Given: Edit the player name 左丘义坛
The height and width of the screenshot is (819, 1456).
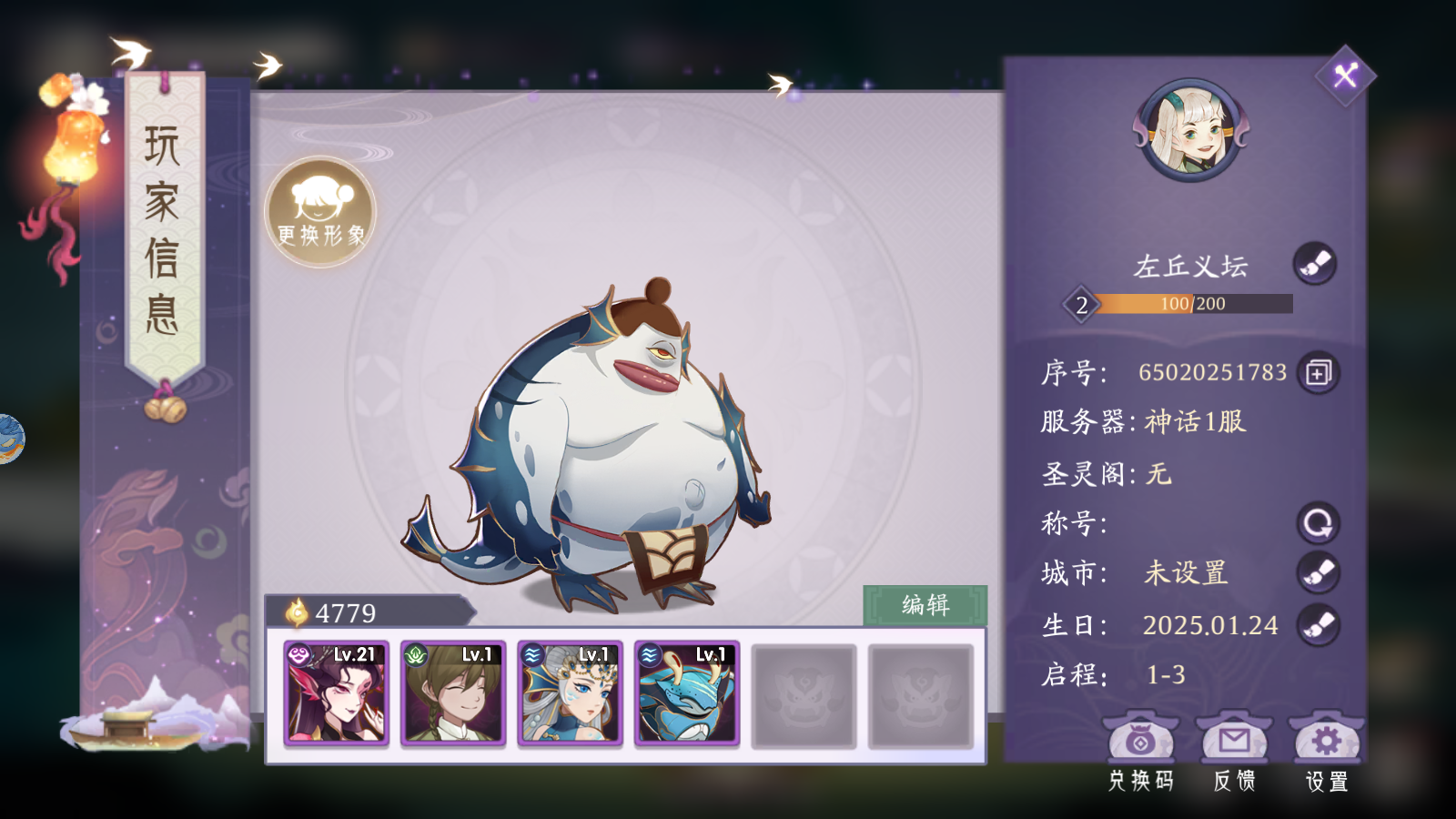Looking at the screenshot, I should point(1315,265).
